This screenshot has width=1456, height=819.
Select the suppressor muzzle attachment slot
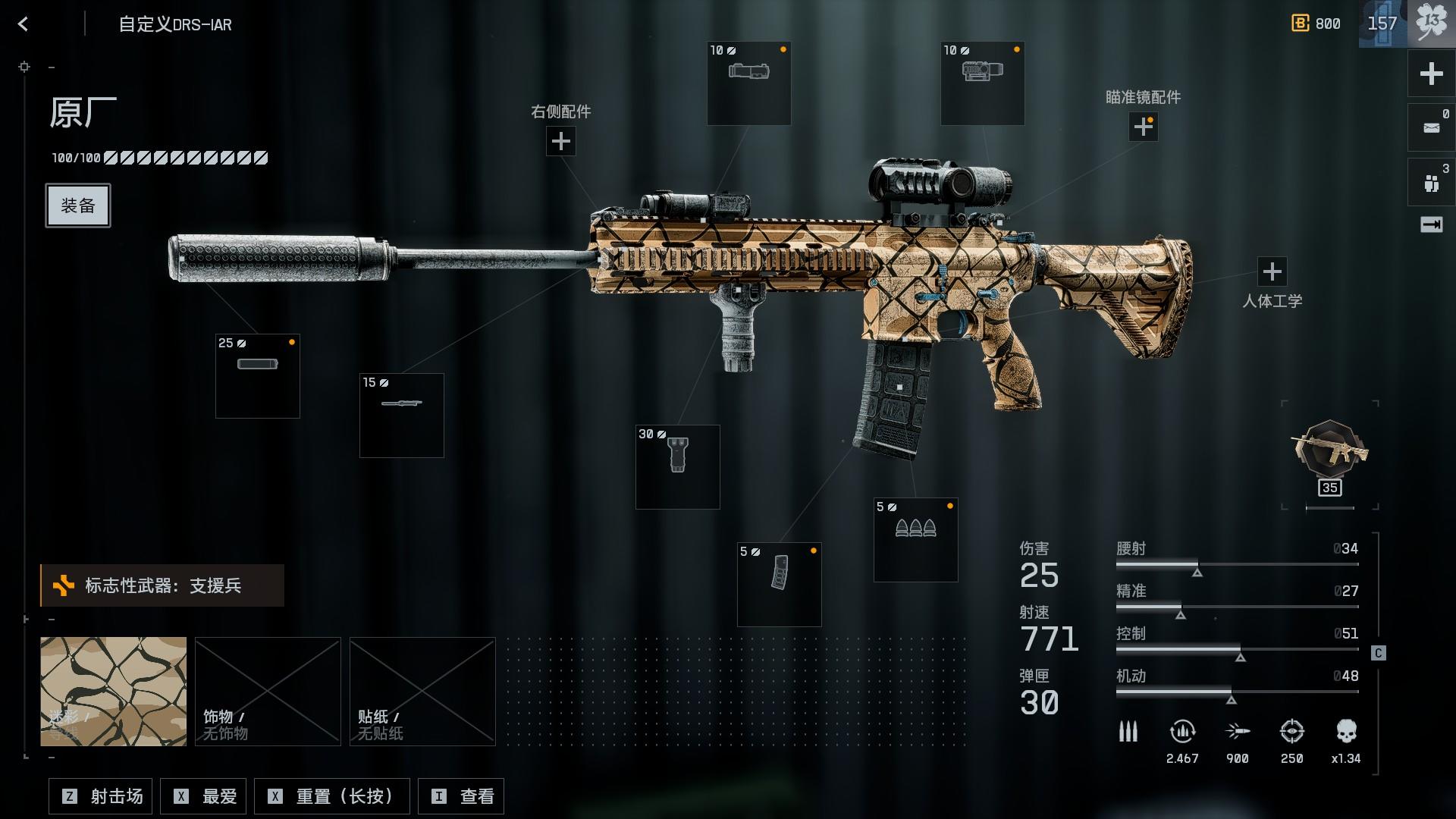tap(258, 376)
